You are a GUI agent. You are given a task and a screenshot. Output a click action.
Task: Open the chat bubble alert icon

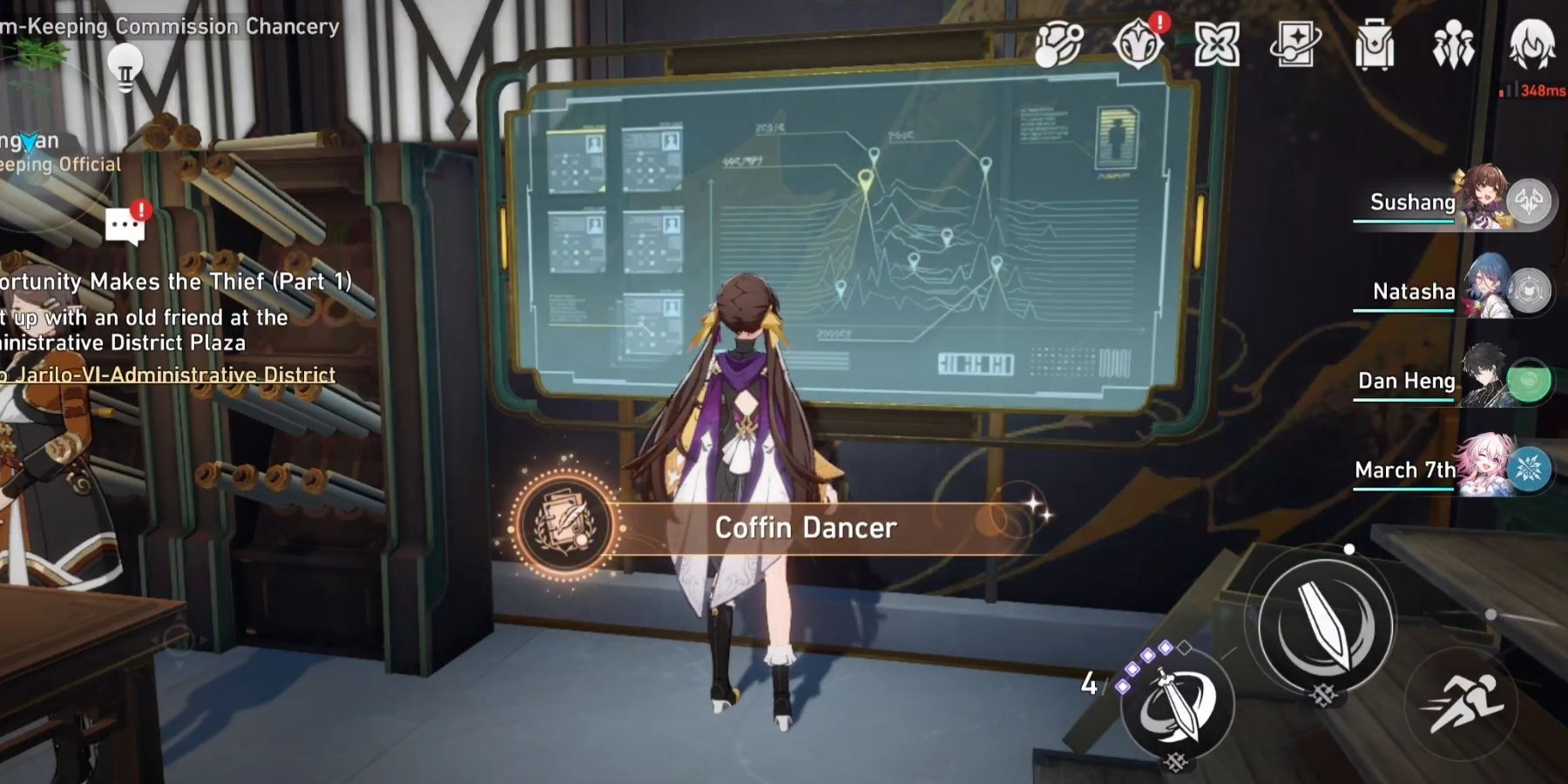pos(125,220)
